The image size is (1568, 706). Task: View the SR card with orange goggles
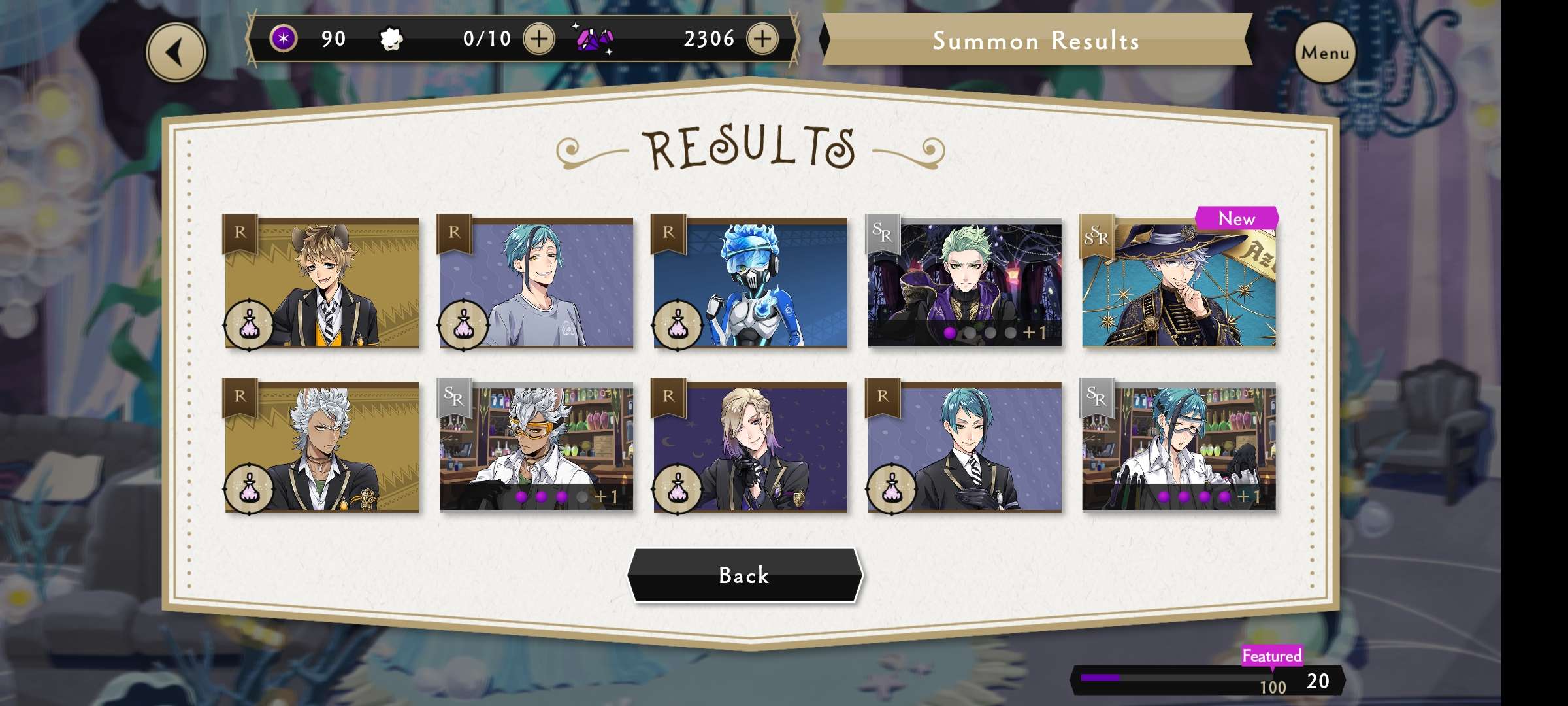click(x=536, y=446)
